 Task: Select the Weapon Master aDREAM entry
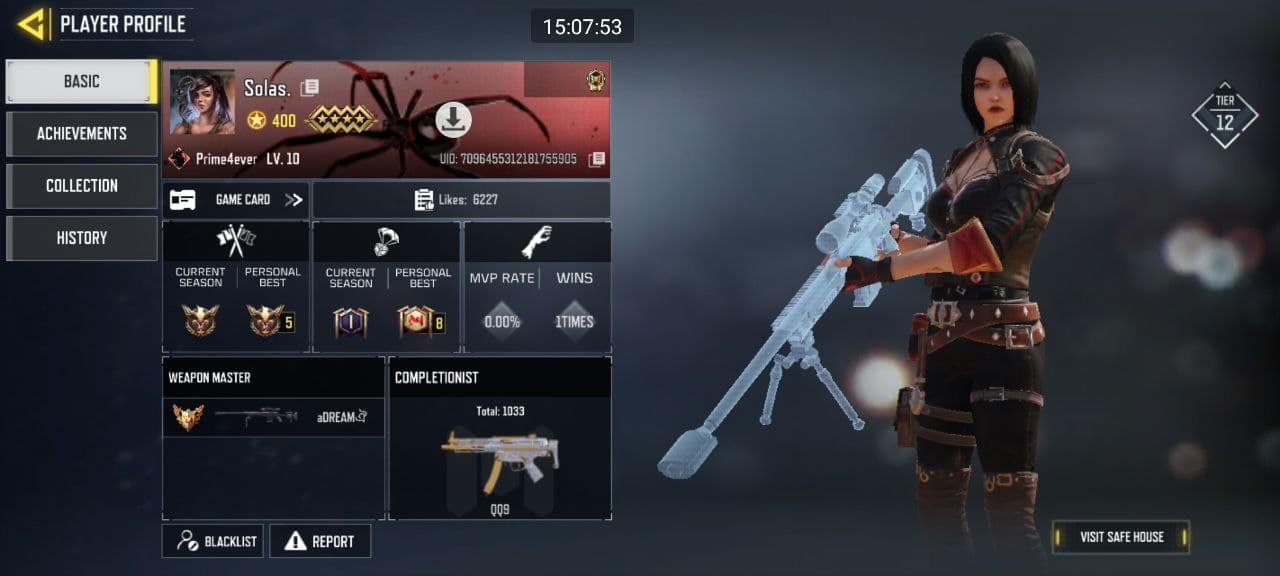coord(273,417)
